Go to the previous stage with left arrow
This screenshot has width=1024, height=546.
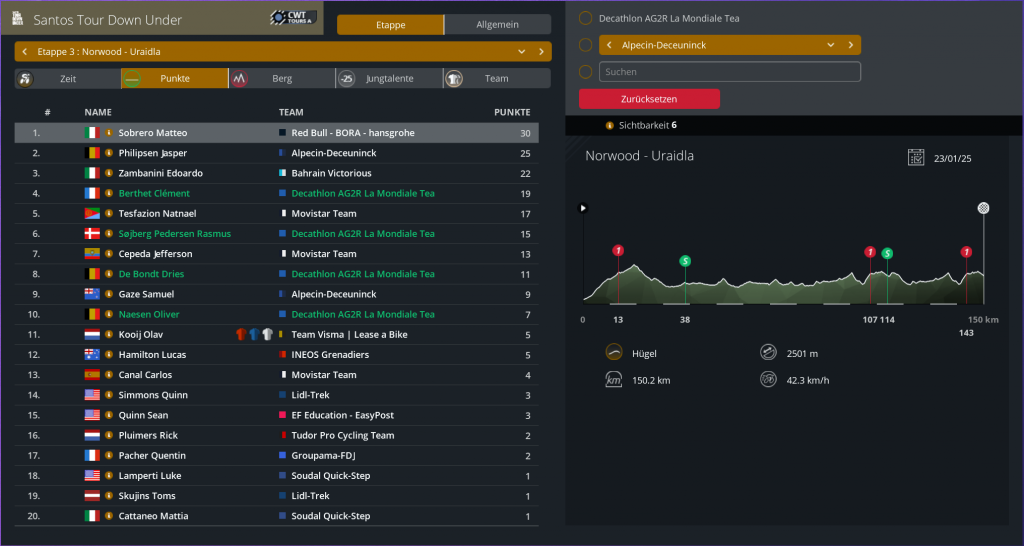(24, 51)
